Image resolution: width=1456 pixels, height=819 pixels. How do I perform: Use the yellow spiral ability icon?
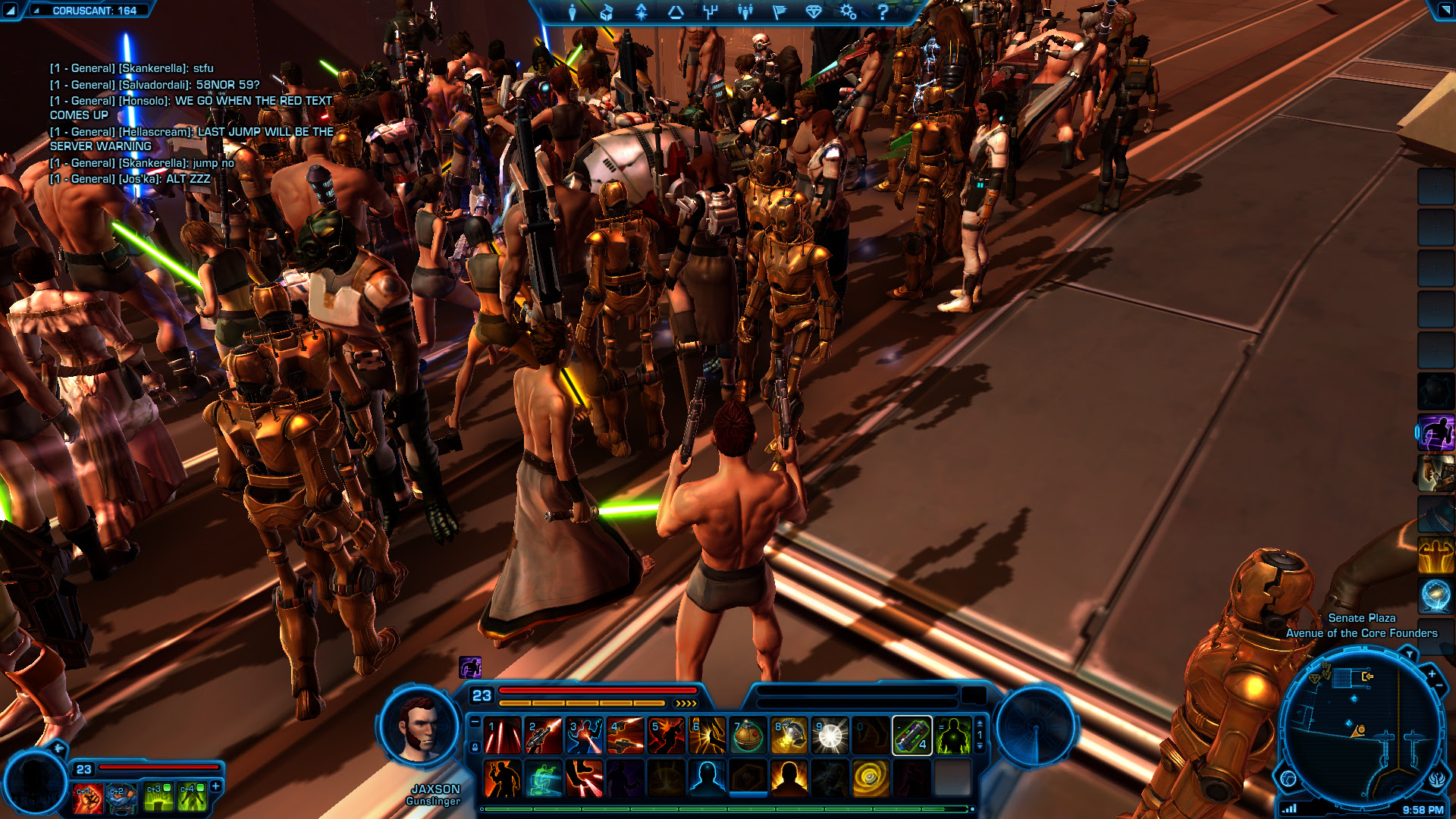[871, 779]
